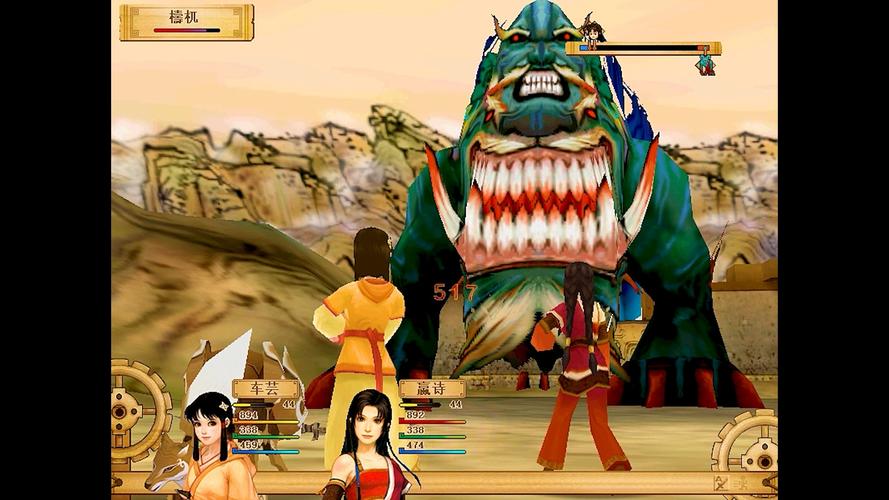This screenshot has height=500, width=889.
Task: Click the green monster icon on turn bar
Action: 706,63
